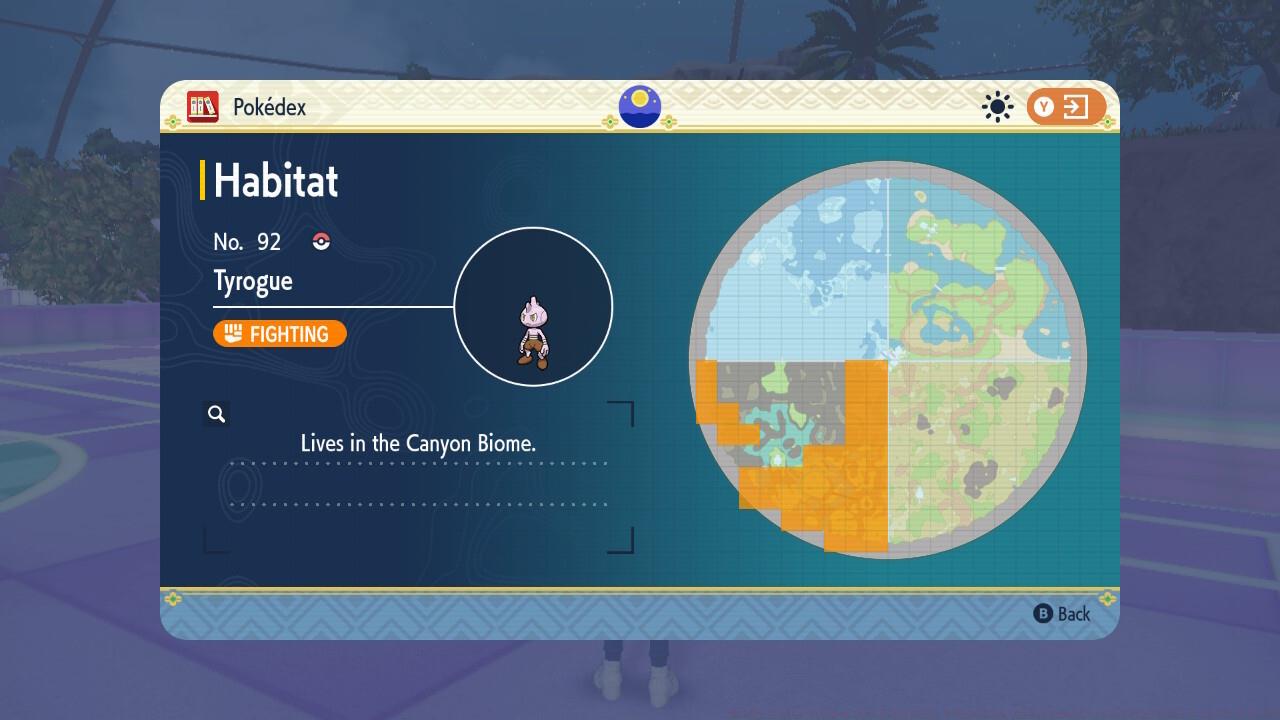Viewport: 1280px width, 720px height.
Task: Toggle the sun brightness control
Action: point(997,106)
